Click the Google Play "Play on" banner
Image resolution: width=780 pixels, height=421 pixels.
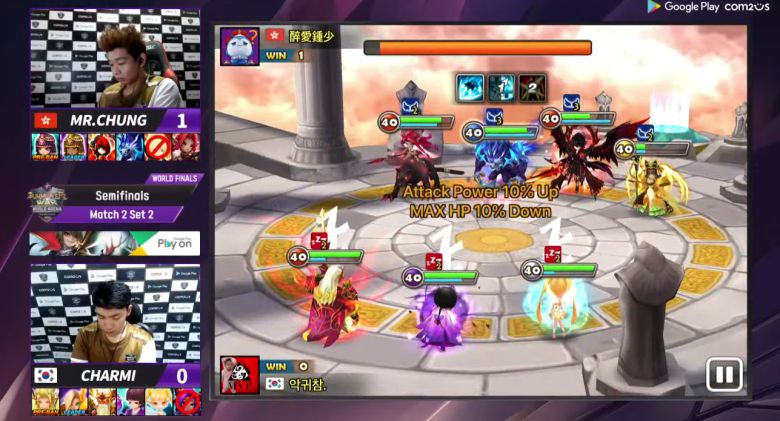pos(114,243)
